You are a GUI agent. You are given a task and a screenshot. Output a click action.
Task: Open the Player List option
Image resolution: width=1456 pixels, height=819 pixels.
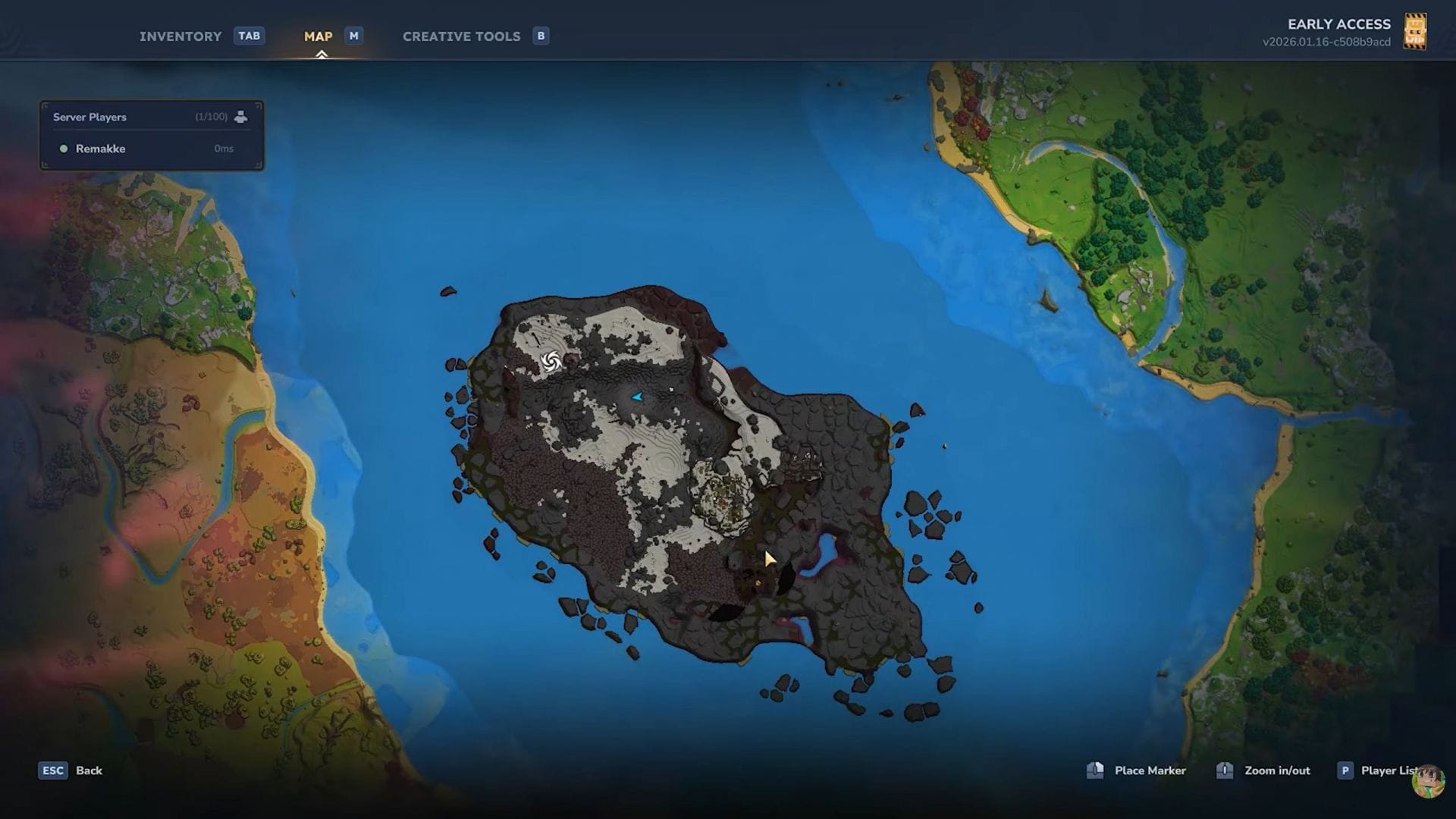pos(1386,770)
